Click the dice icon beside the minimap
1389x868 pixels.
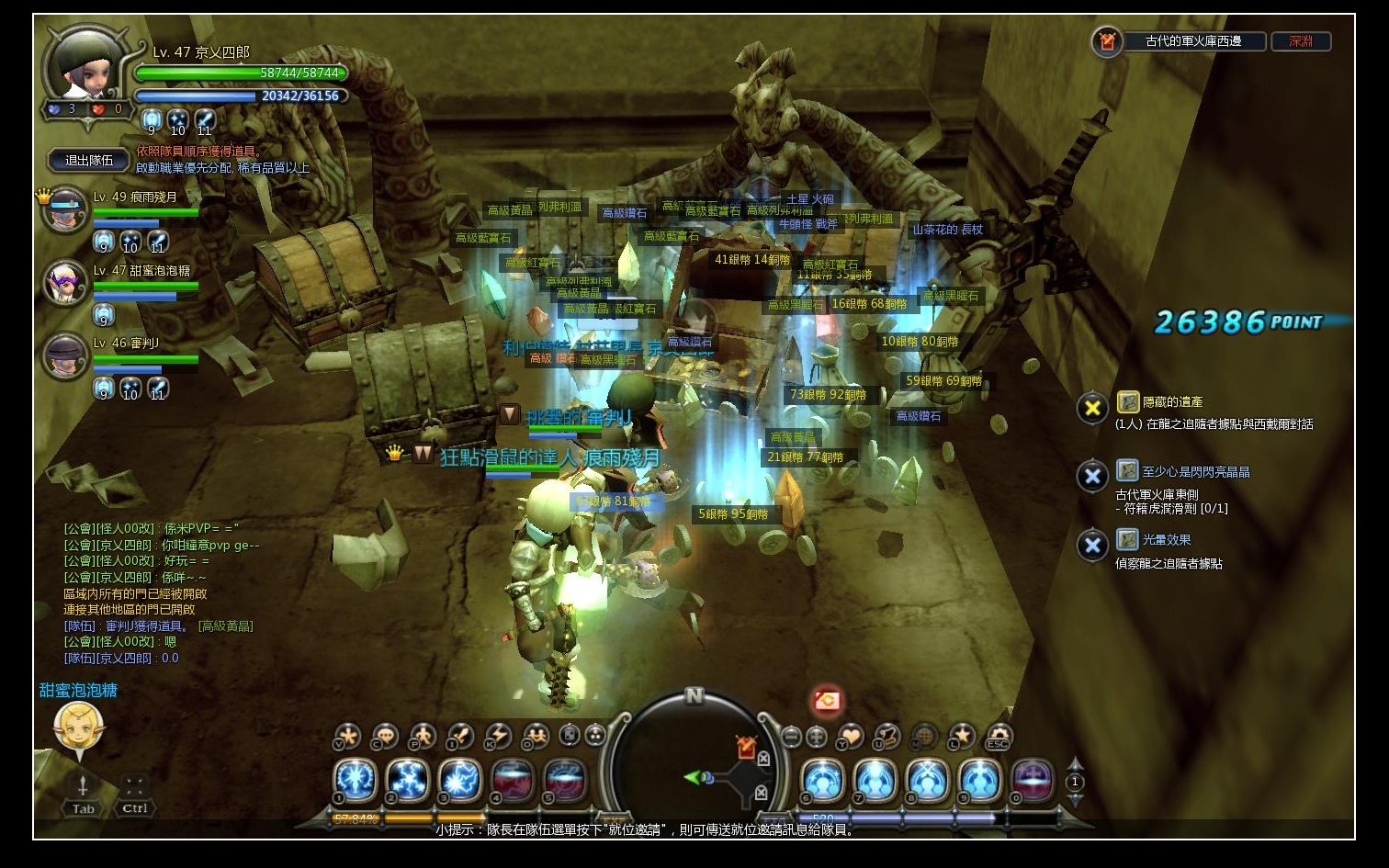(x=570, y=735)
